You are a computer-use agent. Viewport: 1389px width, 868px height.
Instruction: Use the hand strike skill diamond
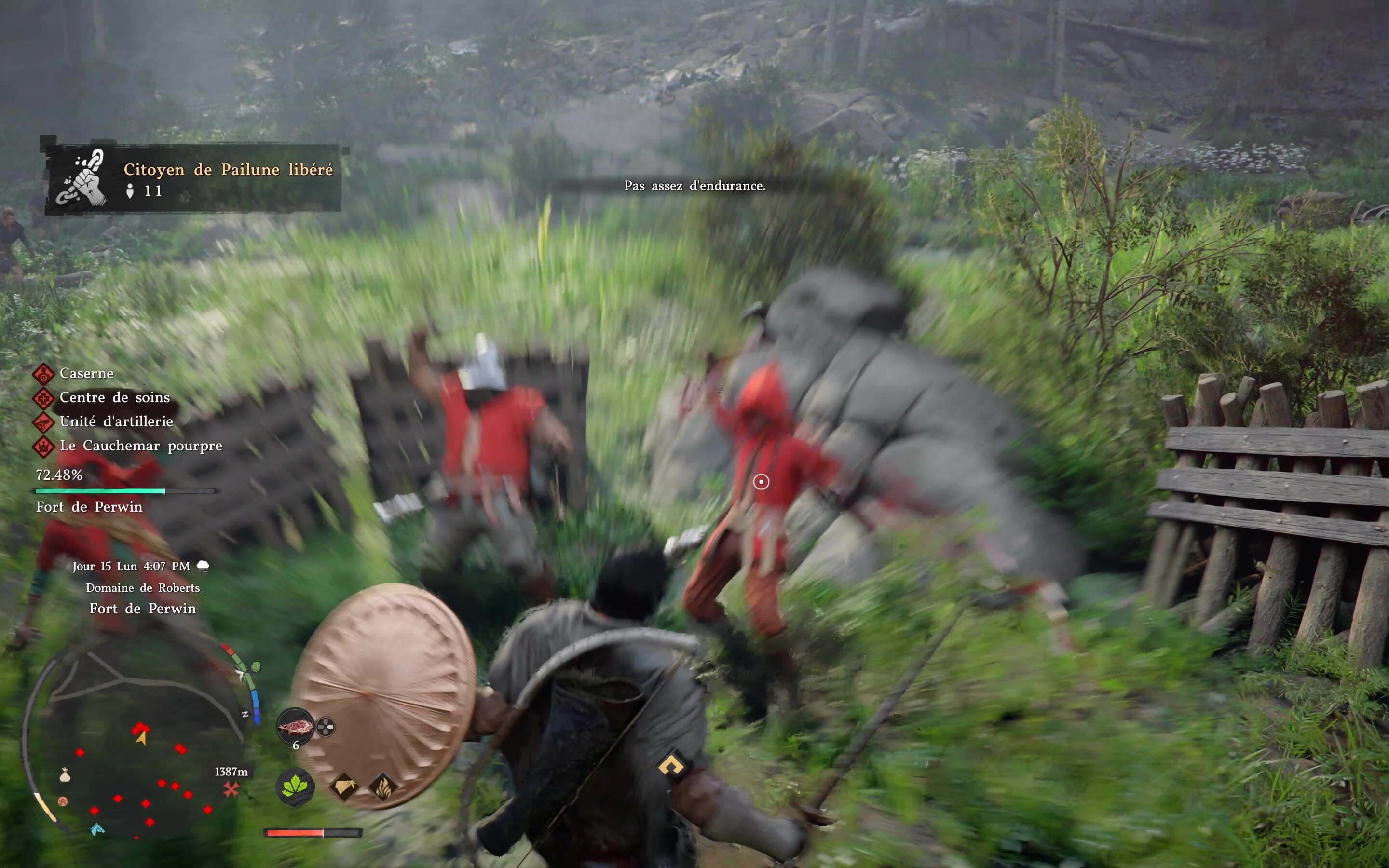point(344,787)
